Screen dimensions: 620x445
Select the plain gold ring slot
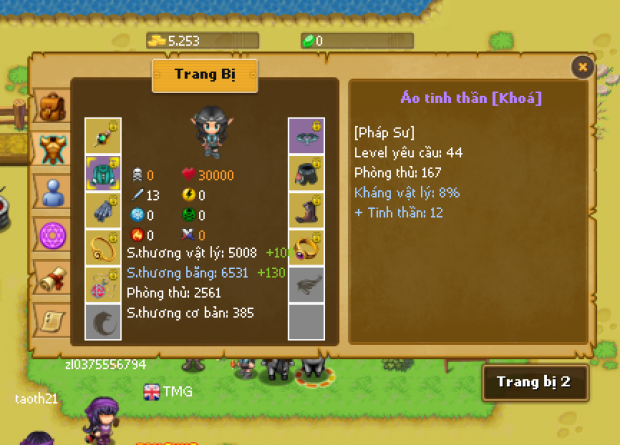(x=103, y=248)
